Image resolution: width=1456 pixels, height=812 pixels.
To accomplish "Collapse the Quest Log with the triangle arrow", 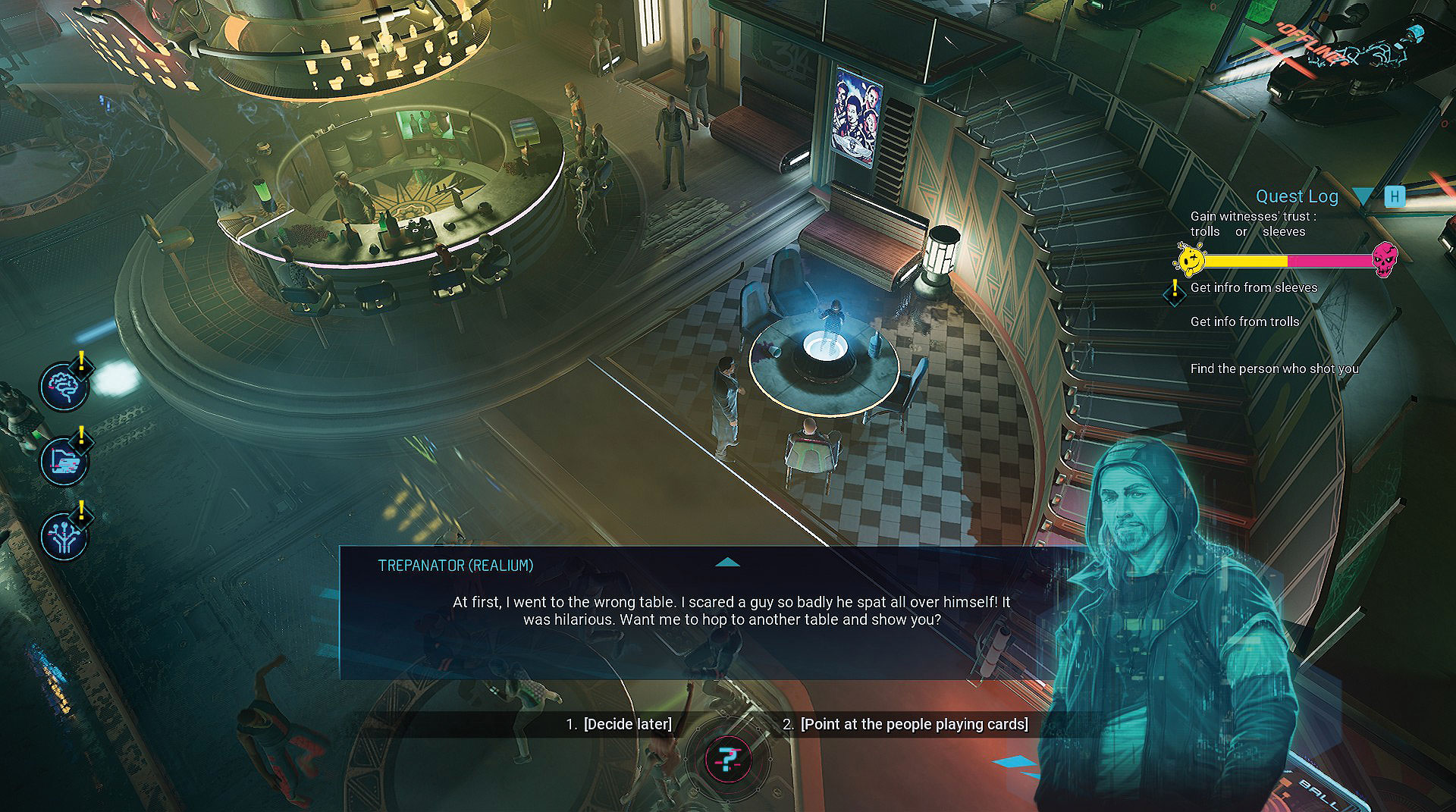I will tap(1363, 197).
